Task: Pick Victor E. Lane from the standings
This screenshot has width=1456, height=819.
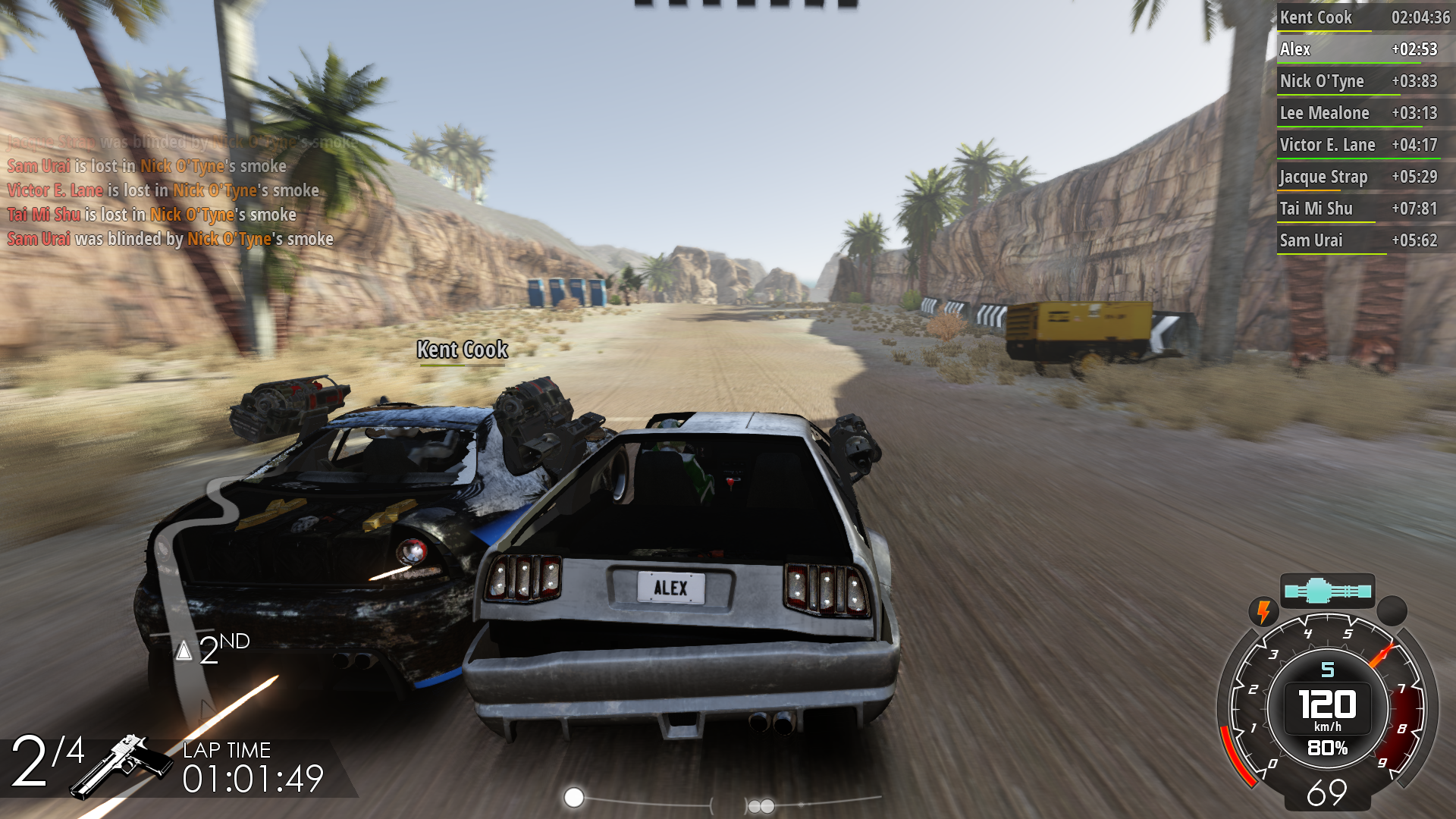Action: (1363, 145)
